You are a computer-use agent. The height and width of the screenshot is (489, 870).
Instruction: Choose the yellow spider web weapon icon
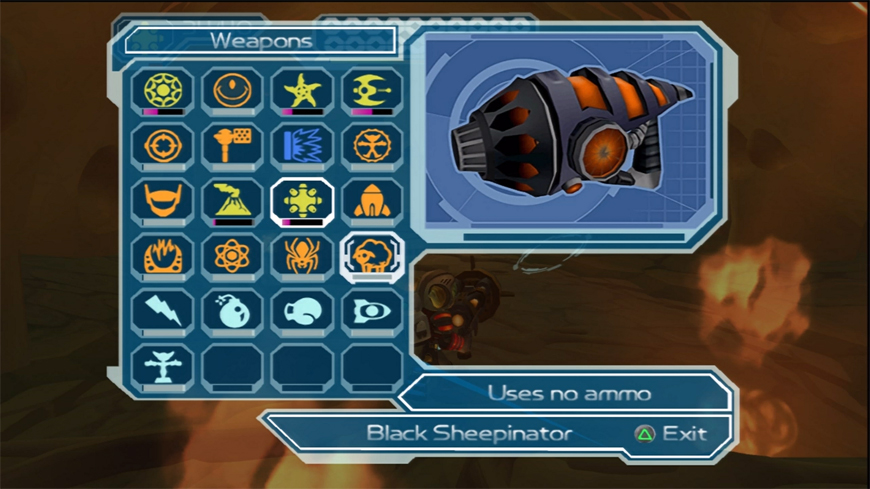pyautogui.click(x=162, y=91)
